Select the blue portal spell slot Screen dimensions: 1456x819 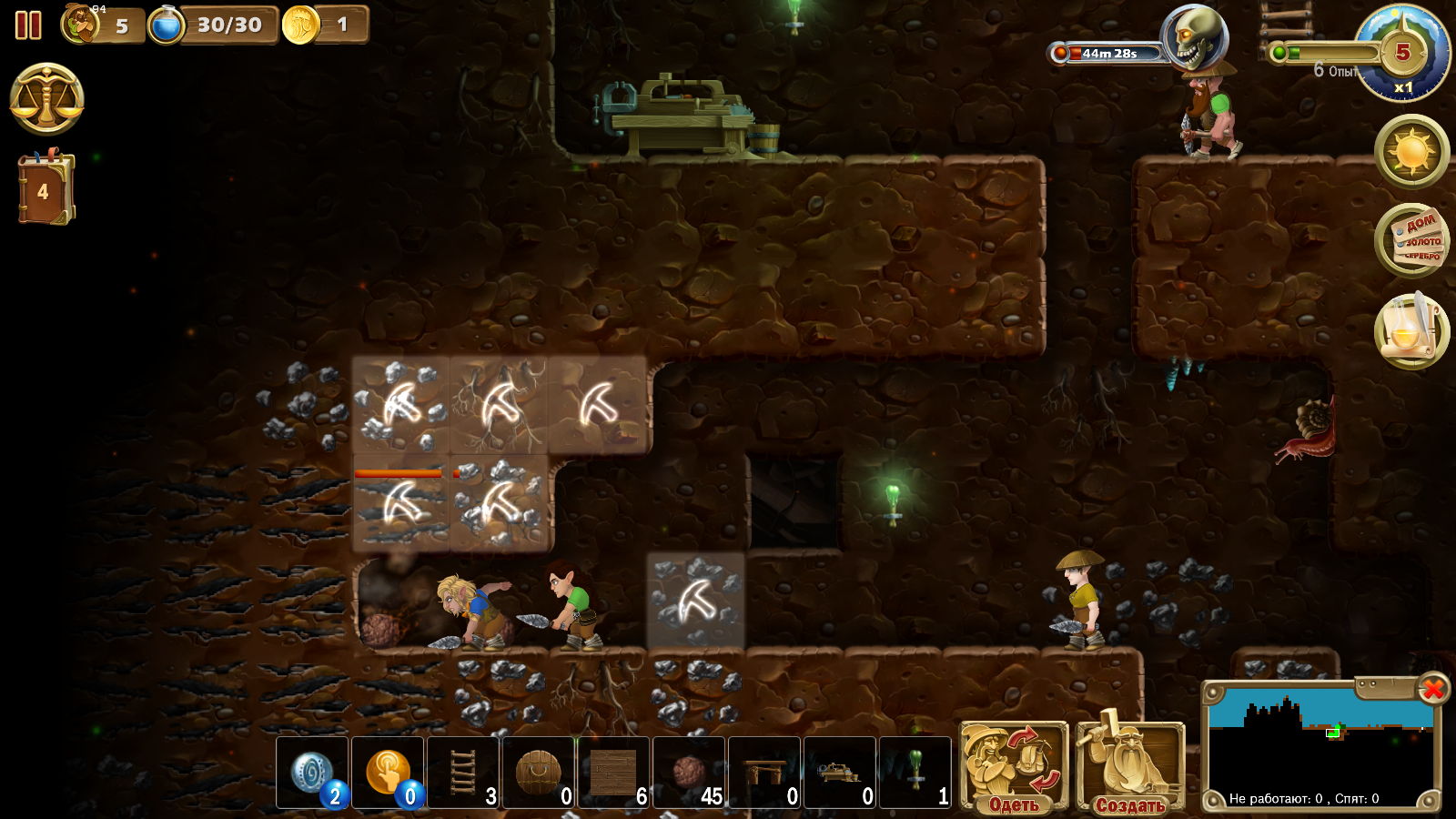click(x=312, y=773)
